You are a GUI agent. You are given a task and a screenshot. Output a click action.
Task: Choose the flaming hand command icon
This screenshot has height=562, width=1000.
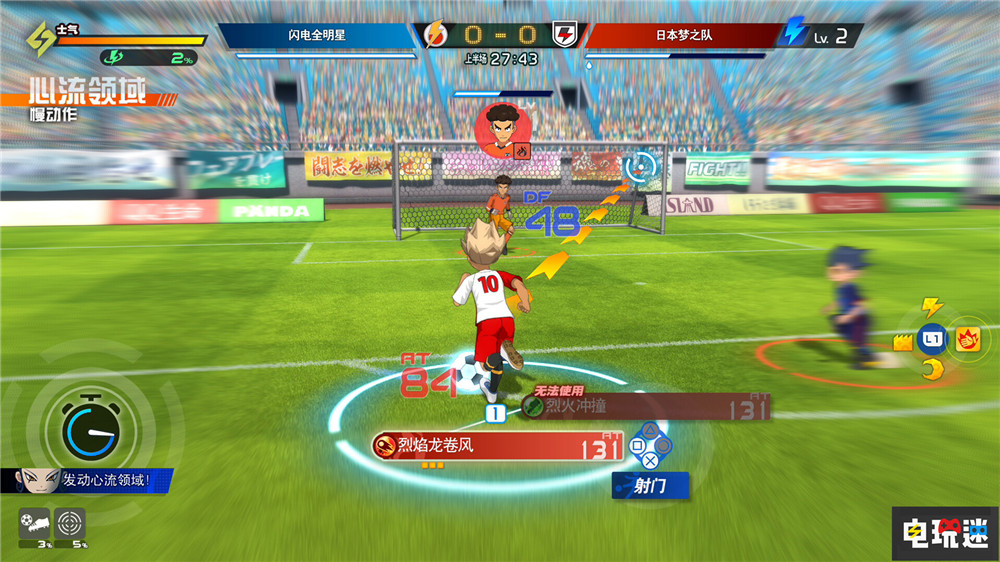coord(968,339)
